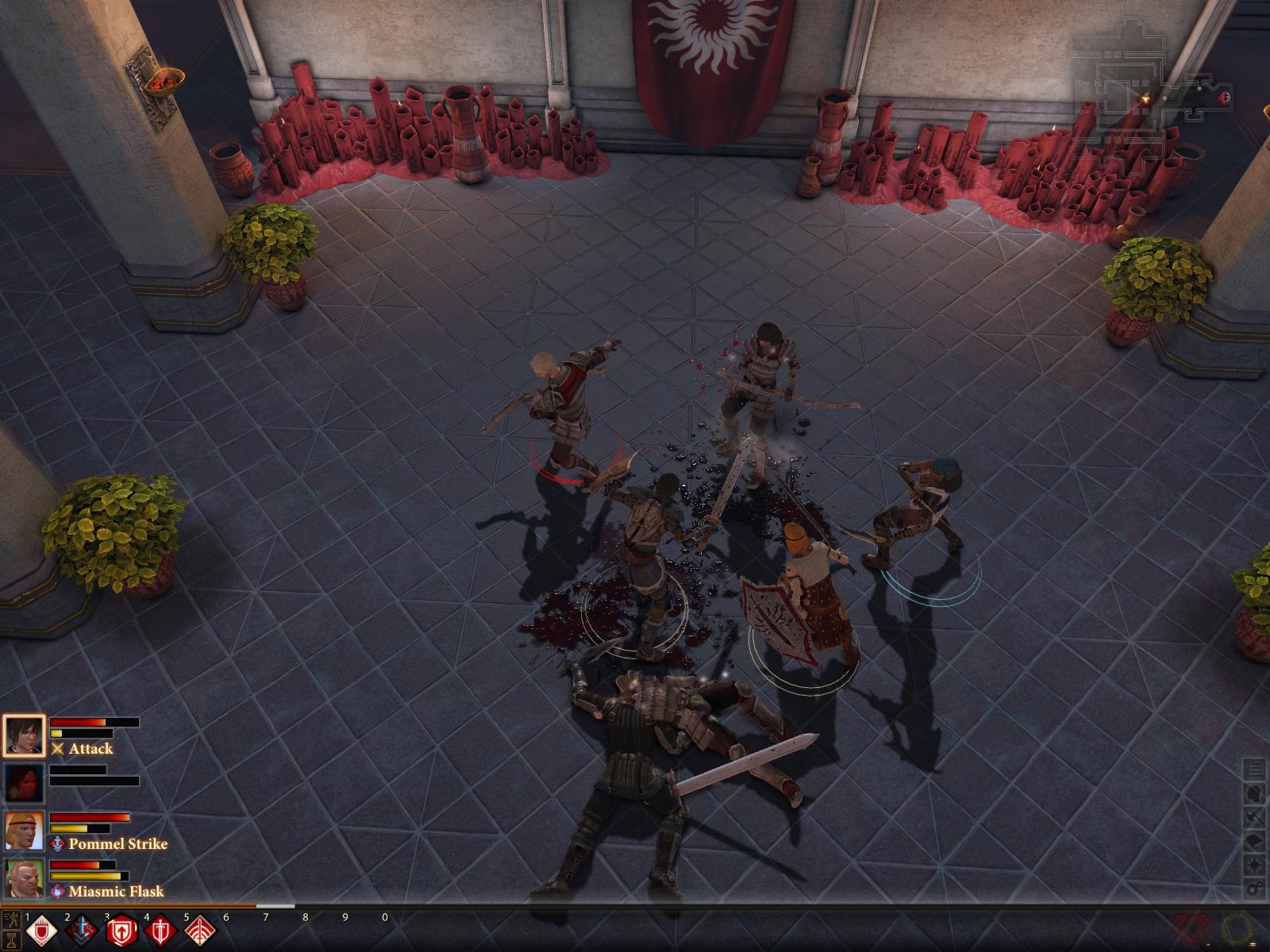Image resolution: width=1270 pixels, height=952 pixels.
Task: Open the game menu list icon
Action: (1254, 769)
